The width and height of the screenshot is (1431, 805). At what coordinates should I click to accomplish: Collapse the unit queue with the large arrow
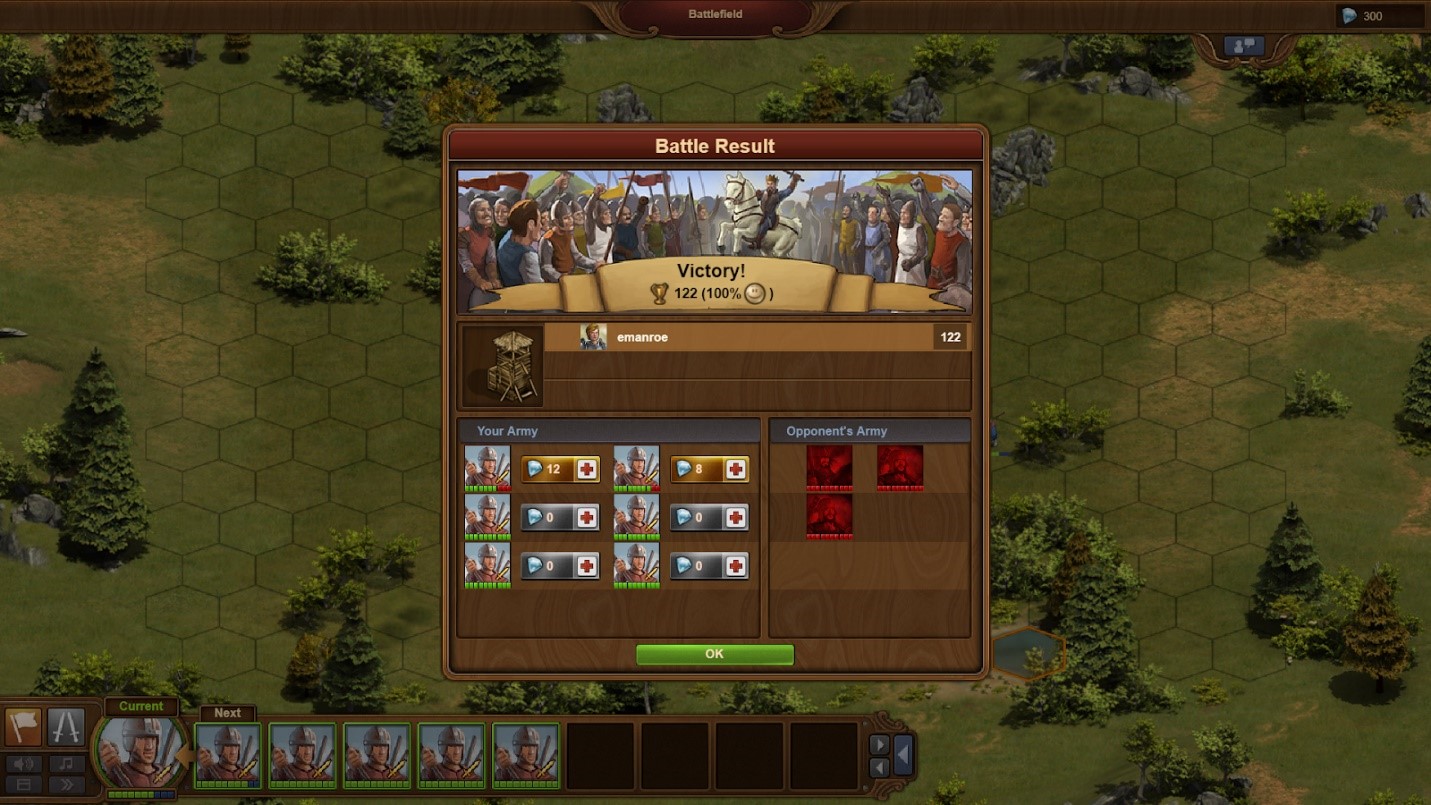pos(903,755)
